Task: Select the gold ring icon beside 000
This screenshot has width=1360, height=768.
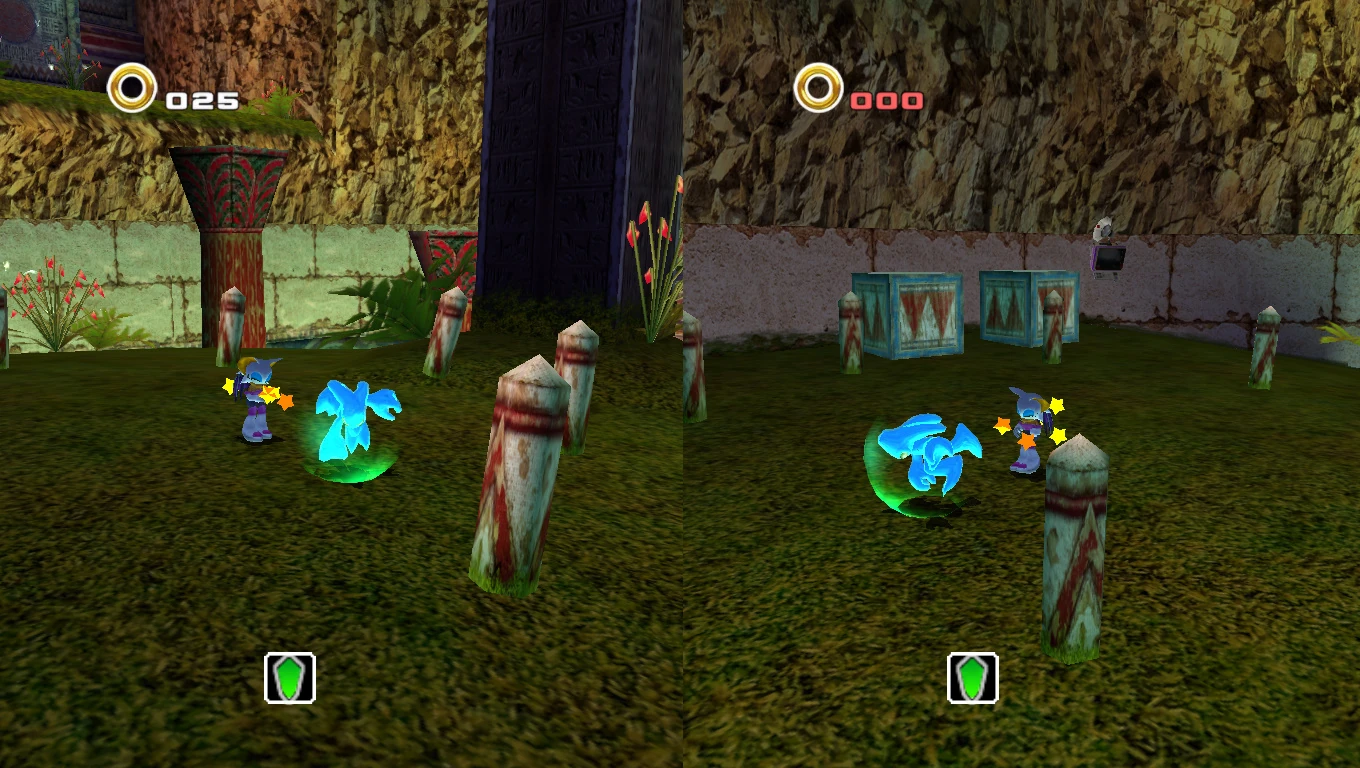Action: click(818, 88)
